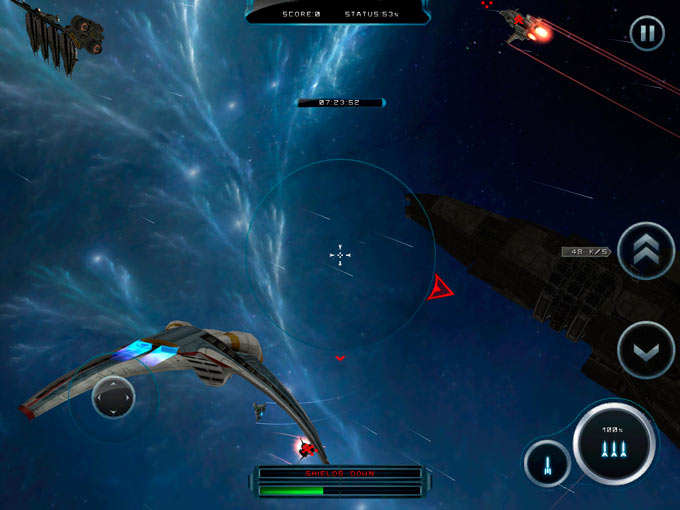Tap the double-chevron speed up button
Viewport: 680px width, 510px height.
(646, 251)
